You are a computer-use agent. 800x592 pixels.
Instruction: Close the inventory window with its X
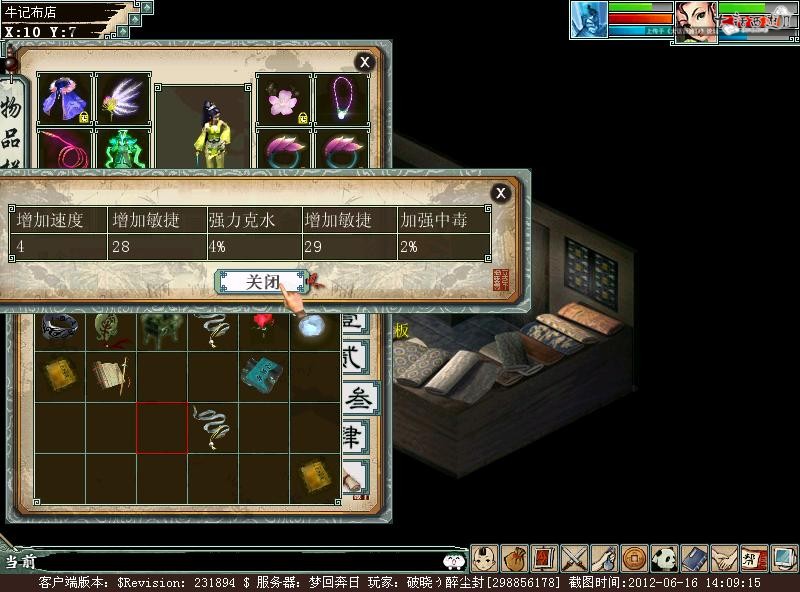[365, 62]
